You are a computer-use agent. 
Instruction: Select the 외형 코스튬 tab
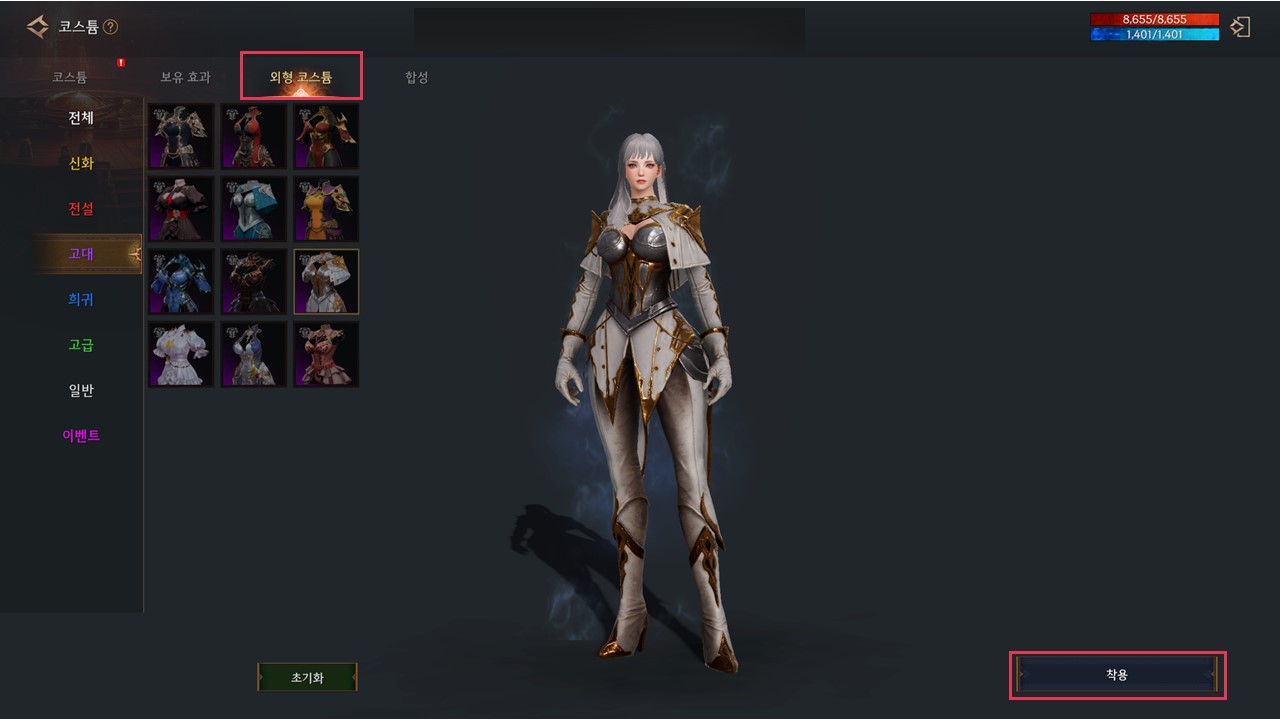click(301, 77)
